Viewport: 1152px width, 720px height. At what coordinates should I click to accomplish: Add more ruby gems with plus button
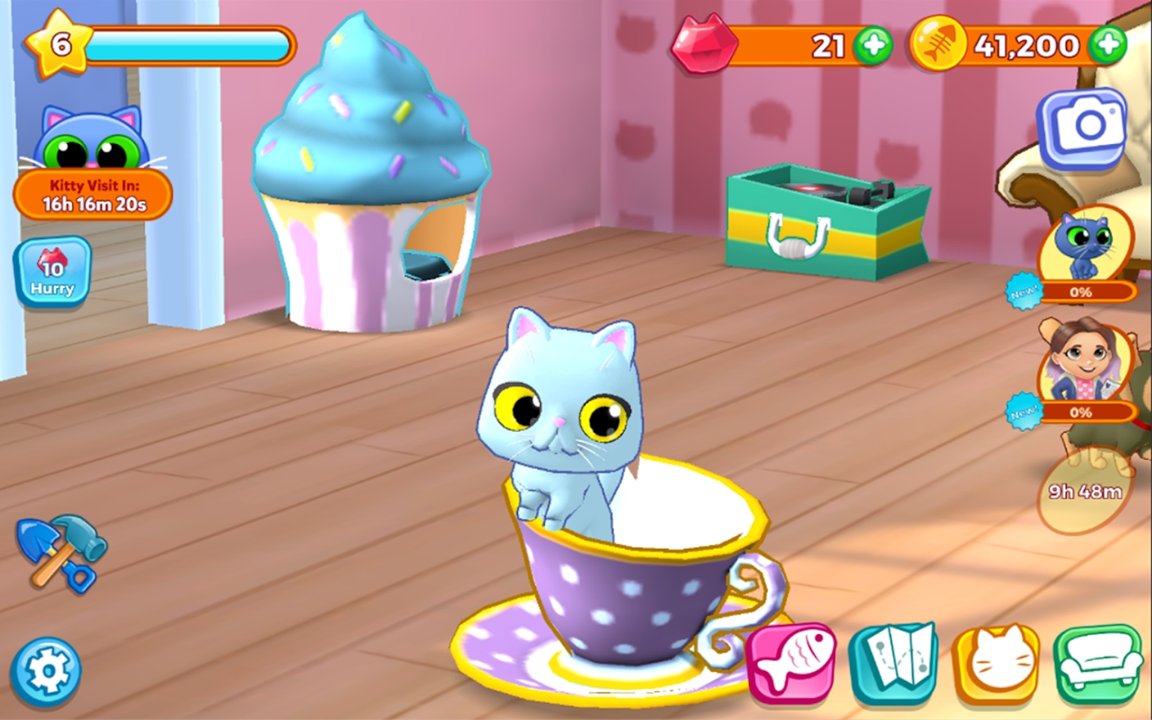[873, 45]
